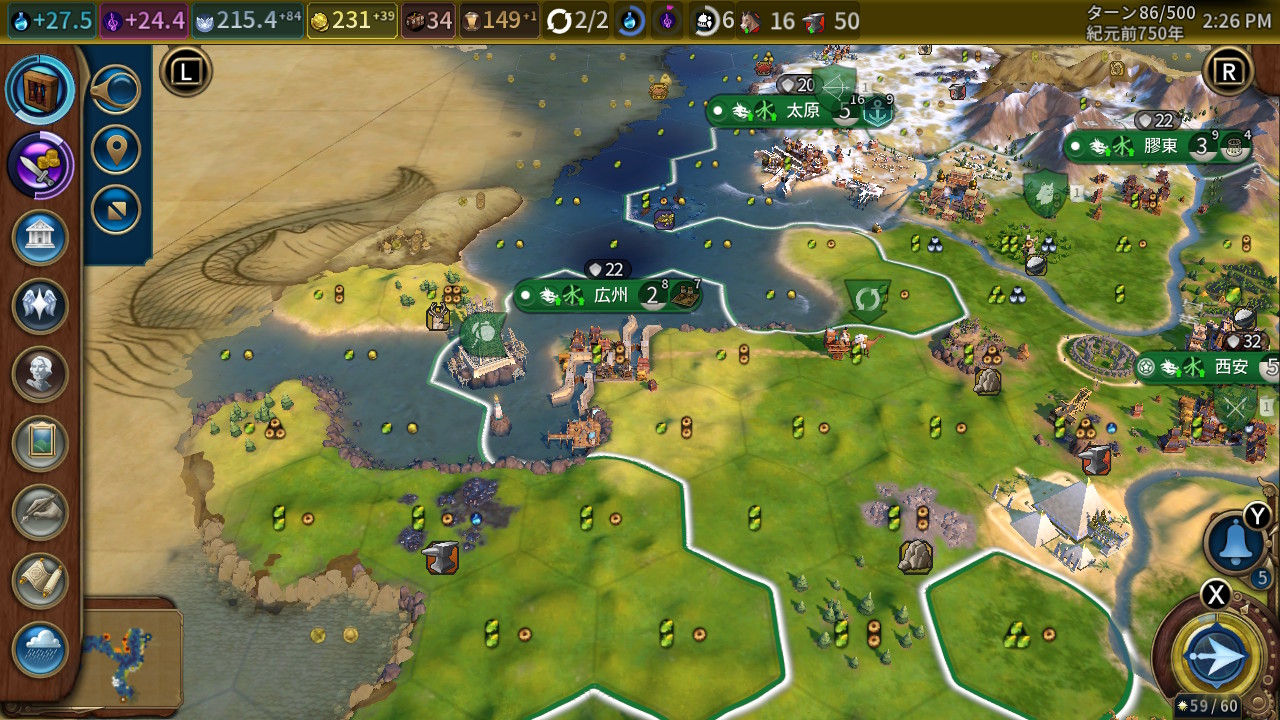Click the hand with quill icon
This screenshot has width=1280, height=720.
[x=41, y=512]
